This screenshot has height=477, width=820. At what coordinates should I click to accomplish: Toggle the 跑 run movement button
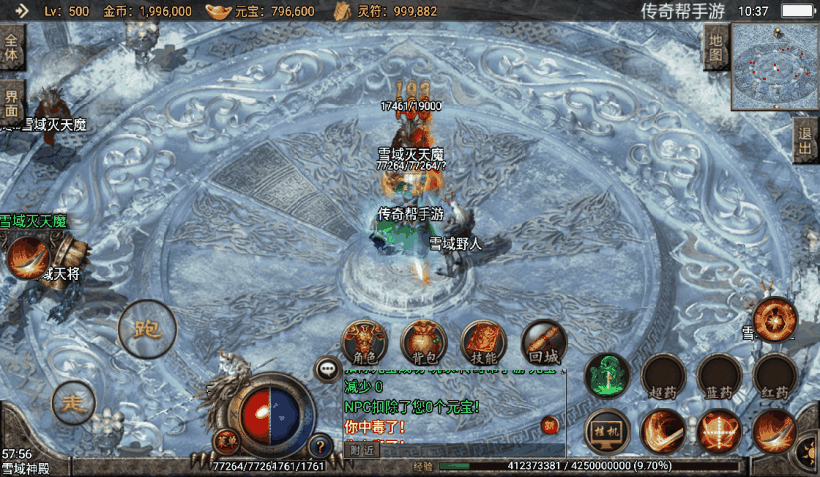pyautogui.click(x=147, y=328)
